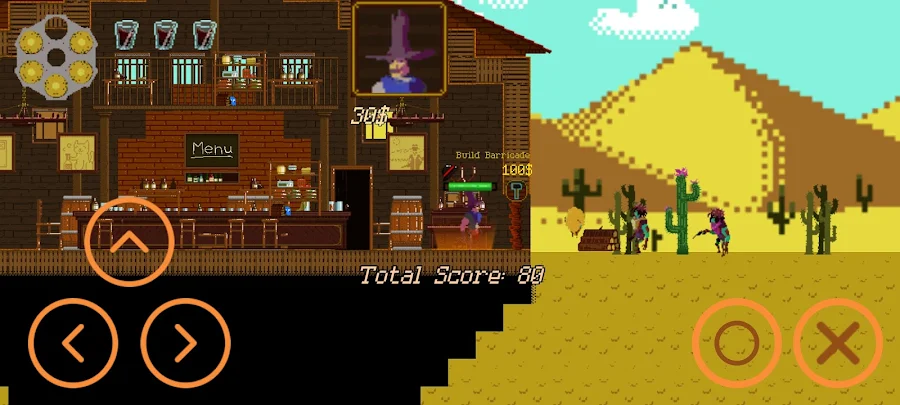Image resolution: width=900 pixels, height=405 pixels.
Task: Open the chalkboard Menu sign
Action: [212, 149]
